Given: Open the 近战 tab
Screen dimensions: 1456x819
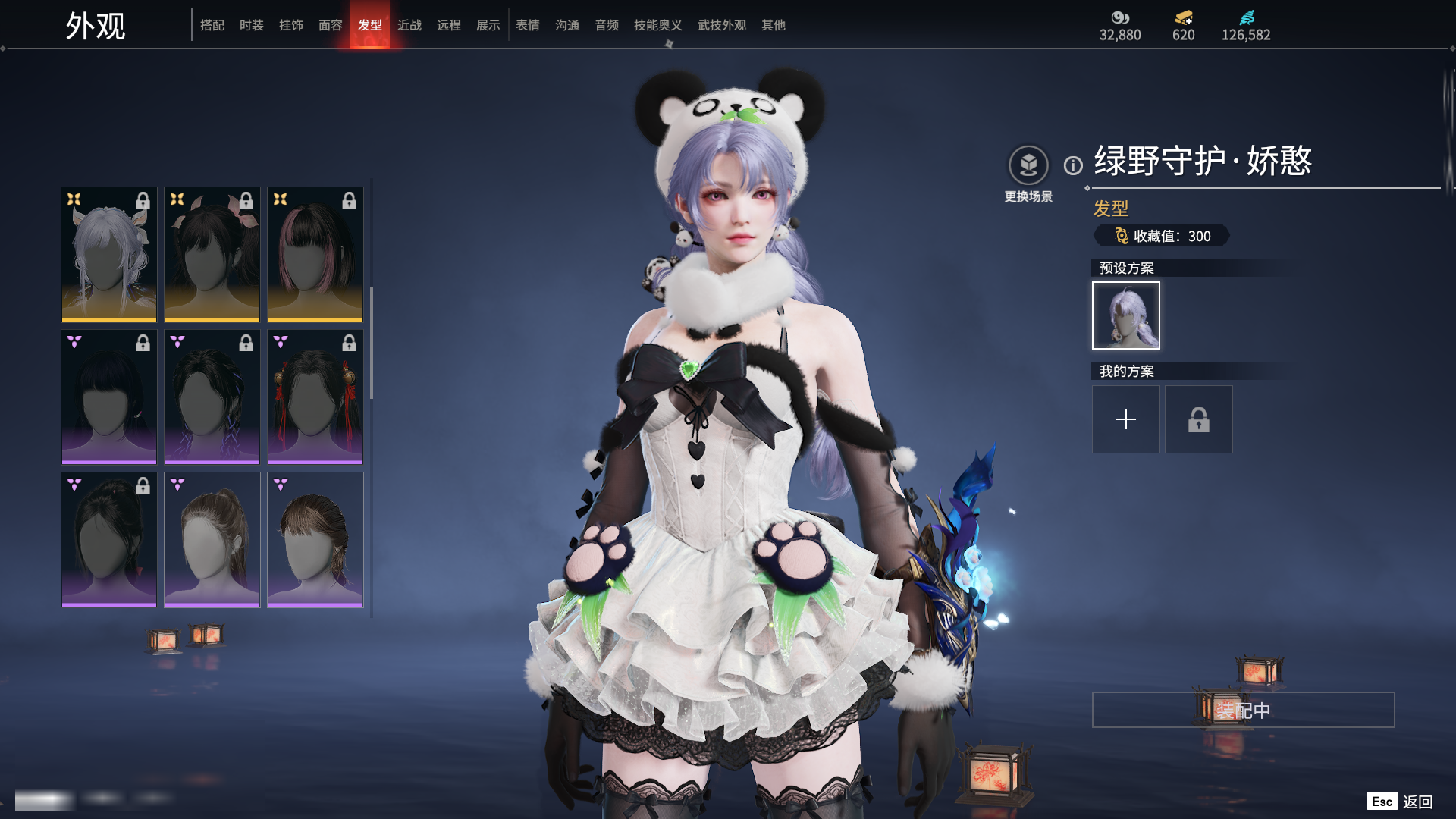Looking at the screenshot, I should [x=409, y=25].
